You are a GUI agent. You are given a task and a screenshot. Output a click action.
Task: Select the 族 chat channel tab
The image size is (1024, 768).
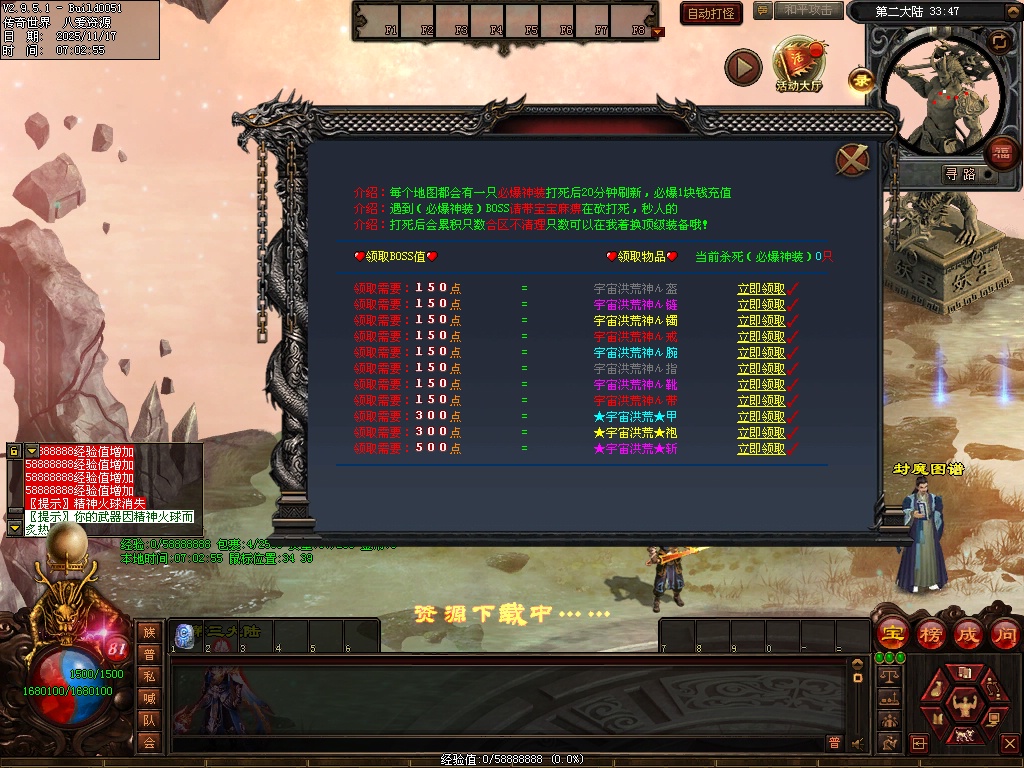[149, 632]
